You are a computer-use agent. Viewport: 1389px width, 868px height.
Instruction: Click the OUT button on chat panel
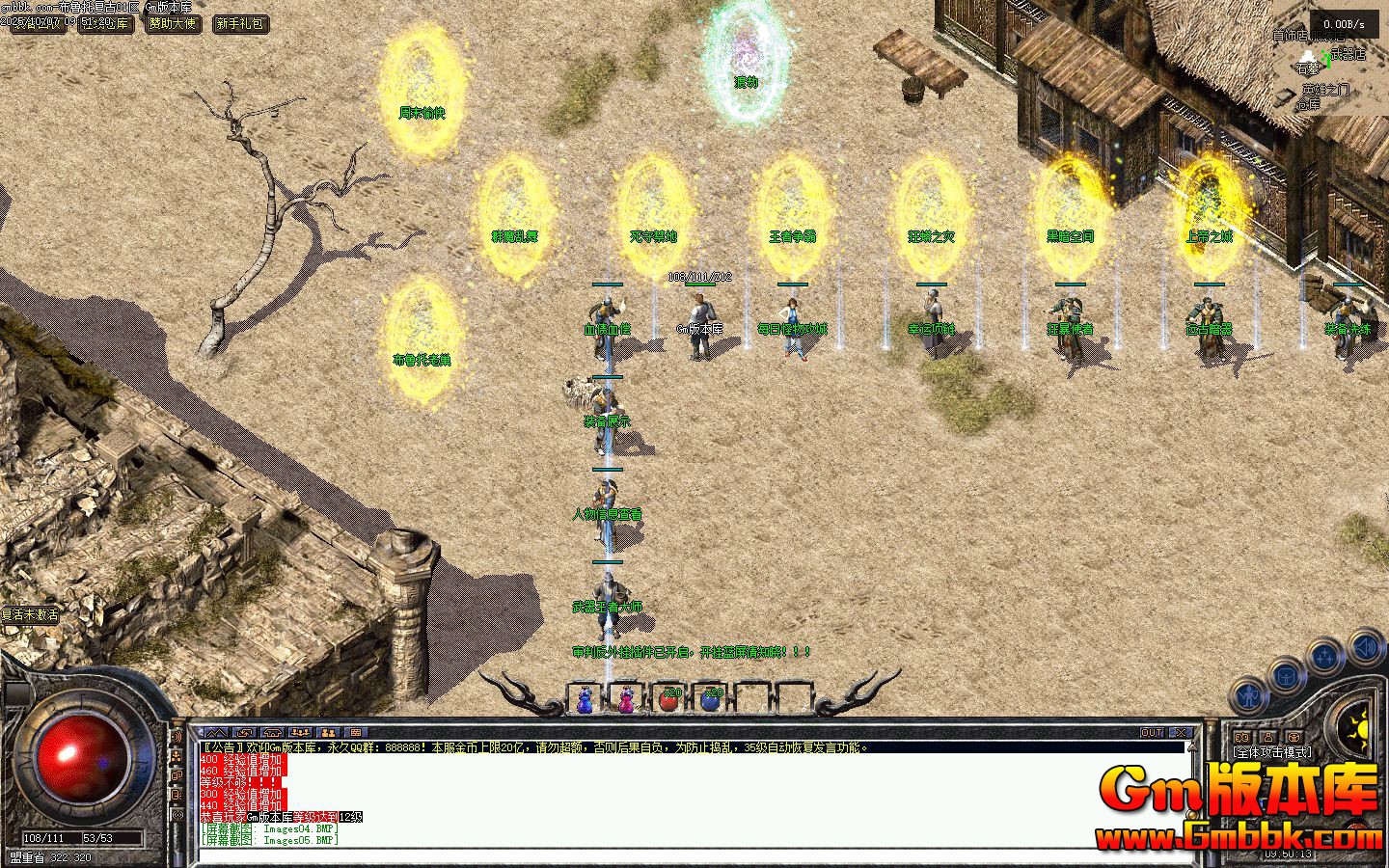click(x=1152, y=733)
